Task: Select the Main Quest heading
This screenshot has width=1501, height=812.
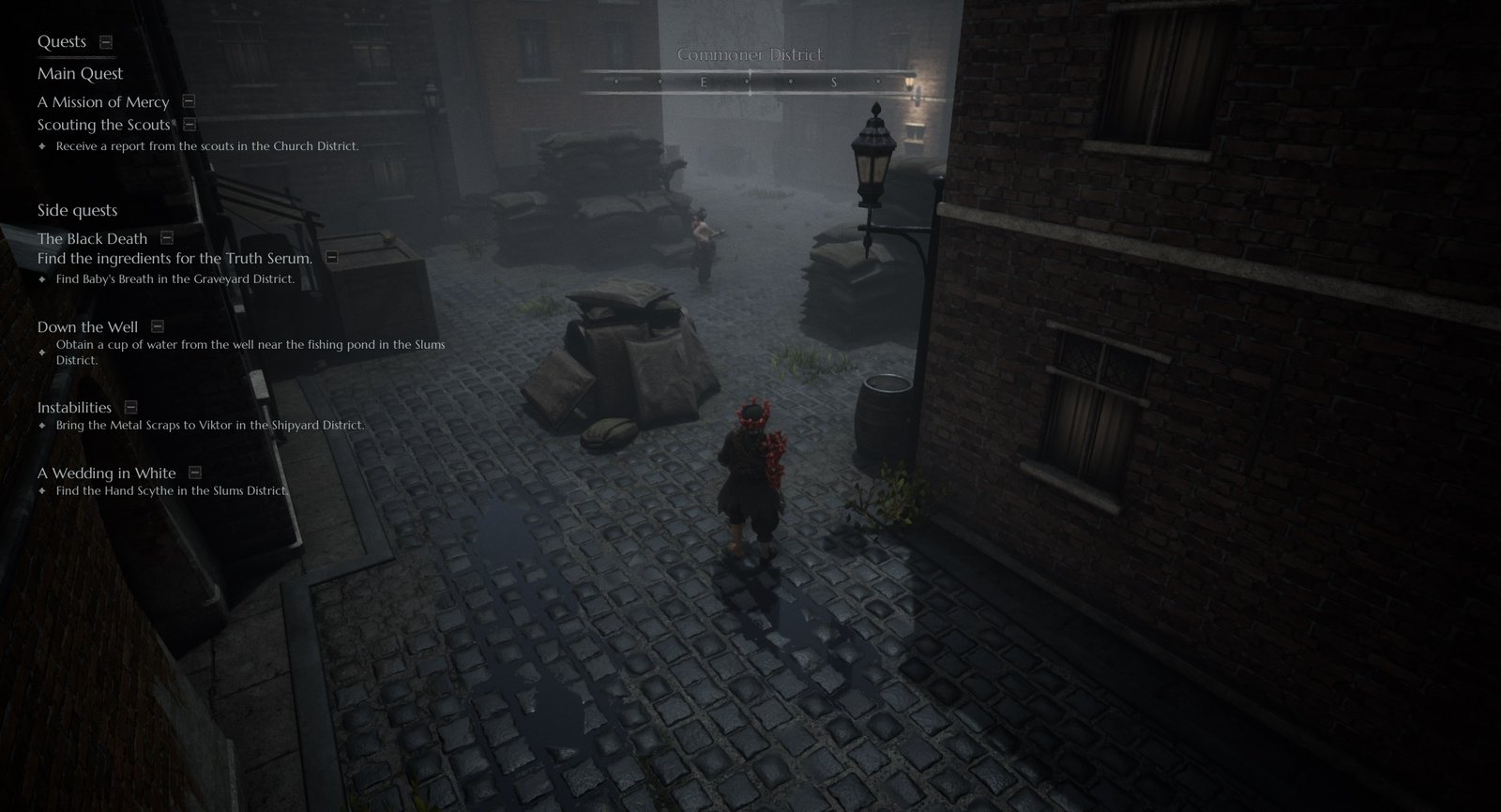Action: point(80,73)
